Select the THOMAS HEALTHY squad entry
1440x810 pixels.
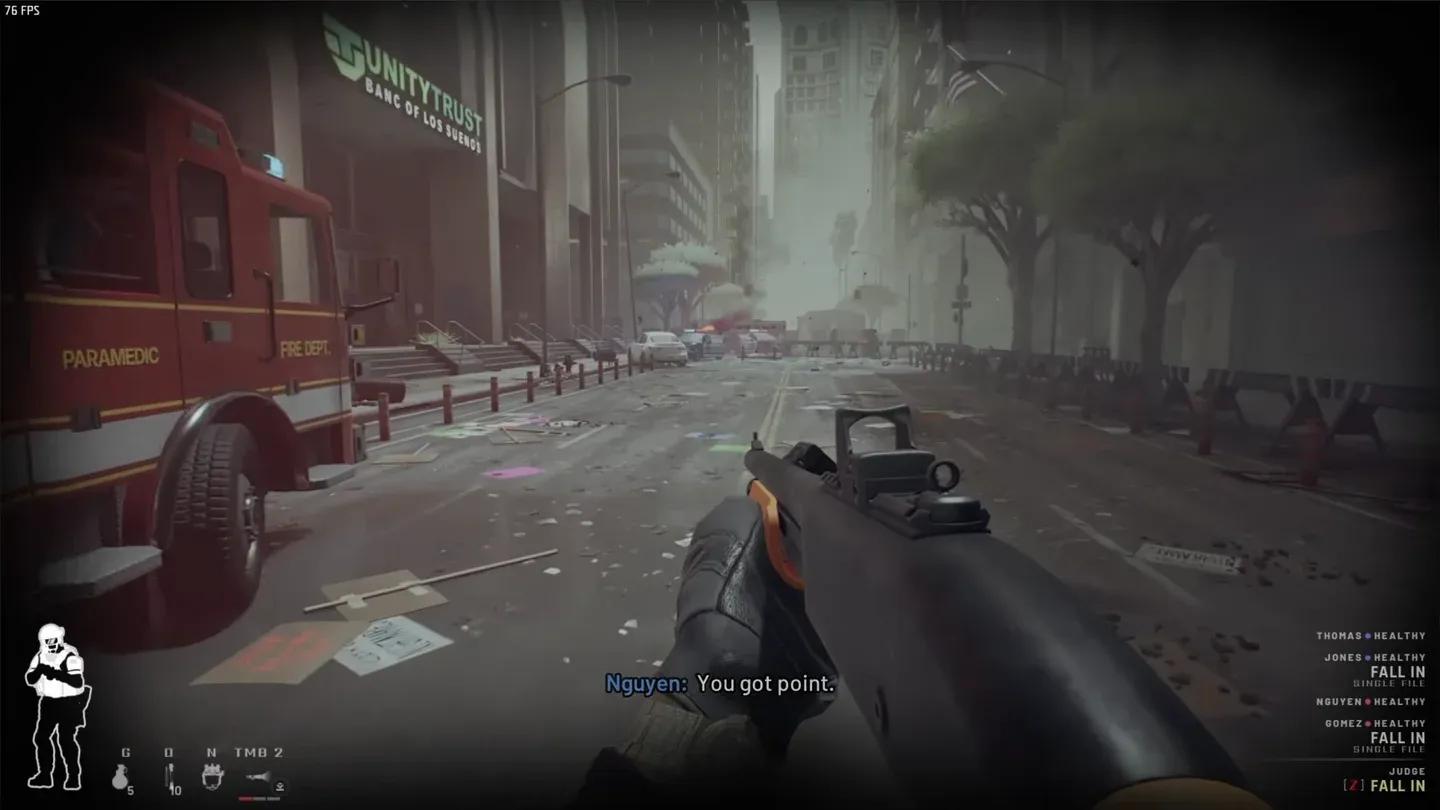click(1372, 636)
